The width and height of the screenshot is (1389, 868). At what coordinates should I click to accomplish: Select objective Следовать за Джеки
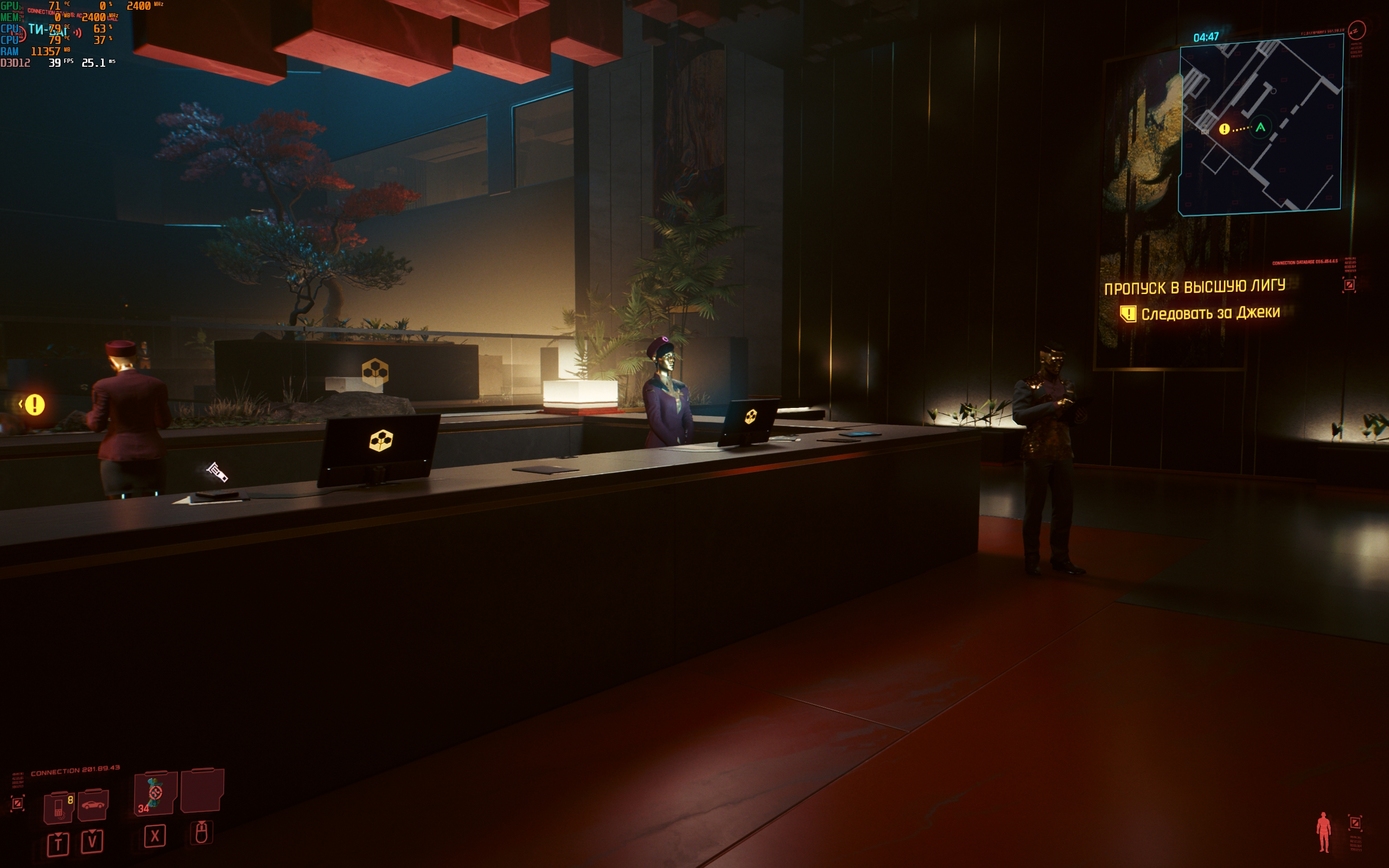(1210, 314)
